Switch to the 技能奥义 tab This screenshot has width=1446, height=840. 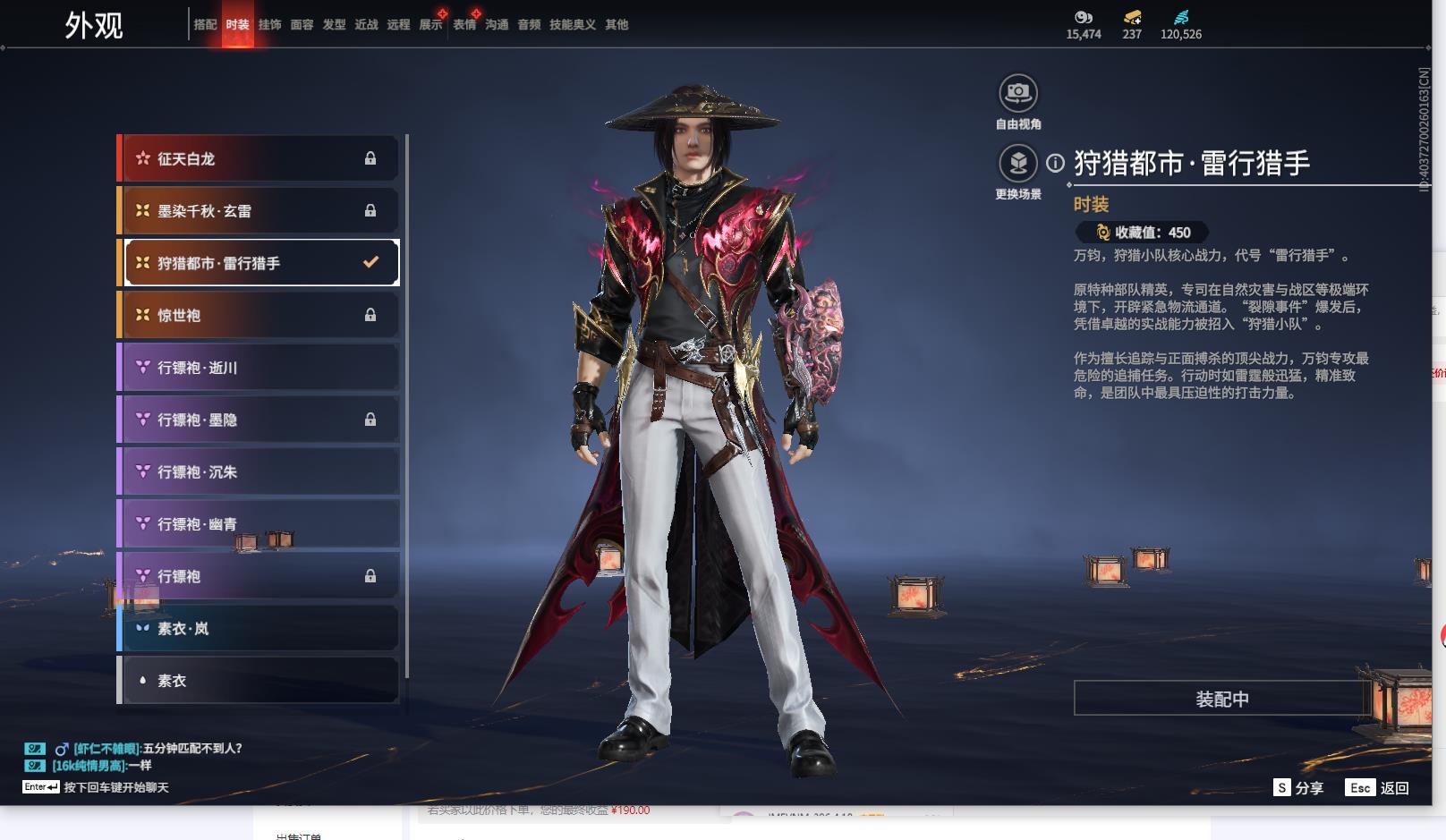pos(572,25)
